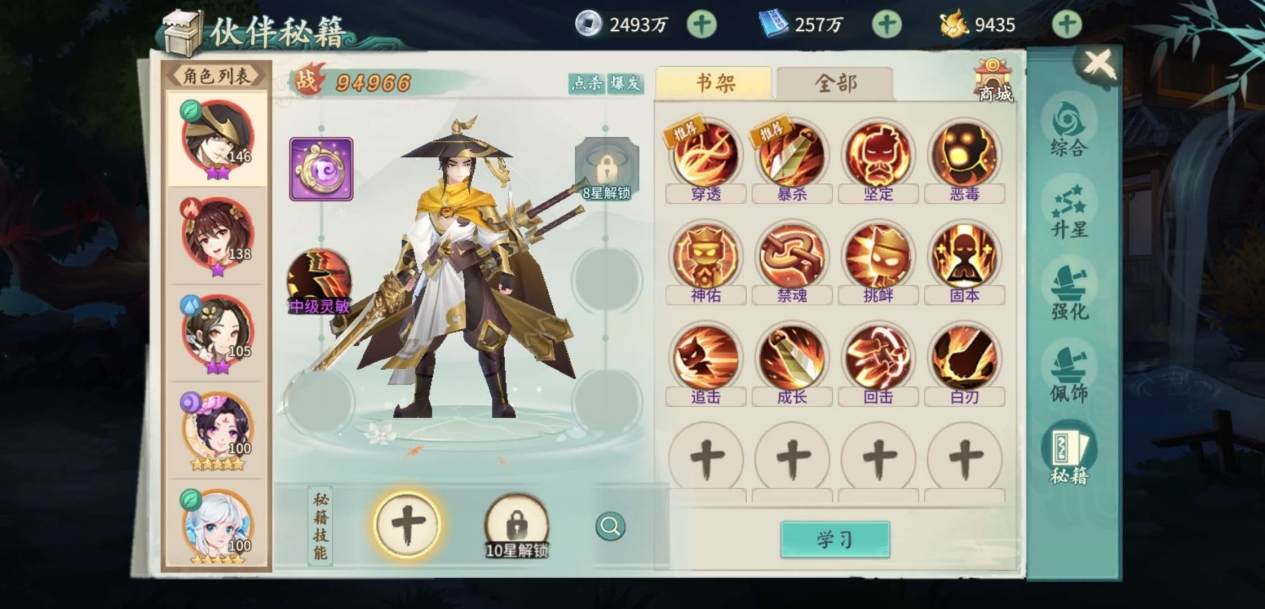Close the 伙伴秘籍 panel
The height and width of the screenshot is (609, 1265).
pyautogui.click(x=1098, y=65)
